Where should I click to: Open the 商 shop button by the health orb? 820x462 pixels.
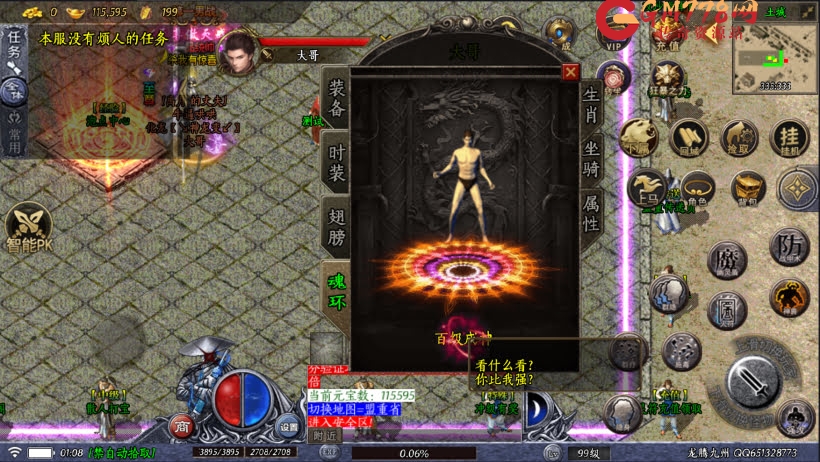pos(181,425)
